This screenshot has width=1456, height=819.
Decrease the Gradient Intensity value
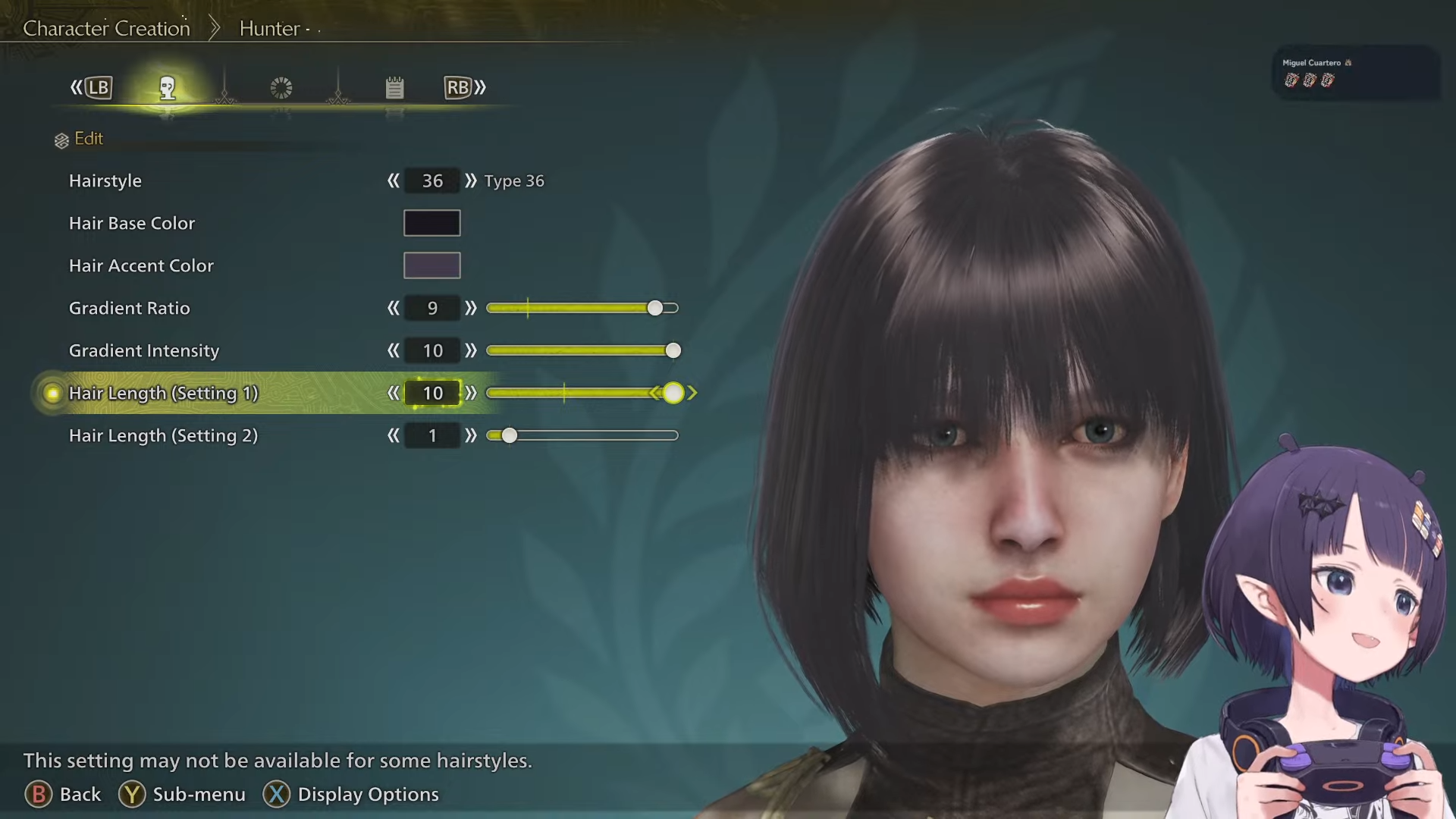coord(393,351)
